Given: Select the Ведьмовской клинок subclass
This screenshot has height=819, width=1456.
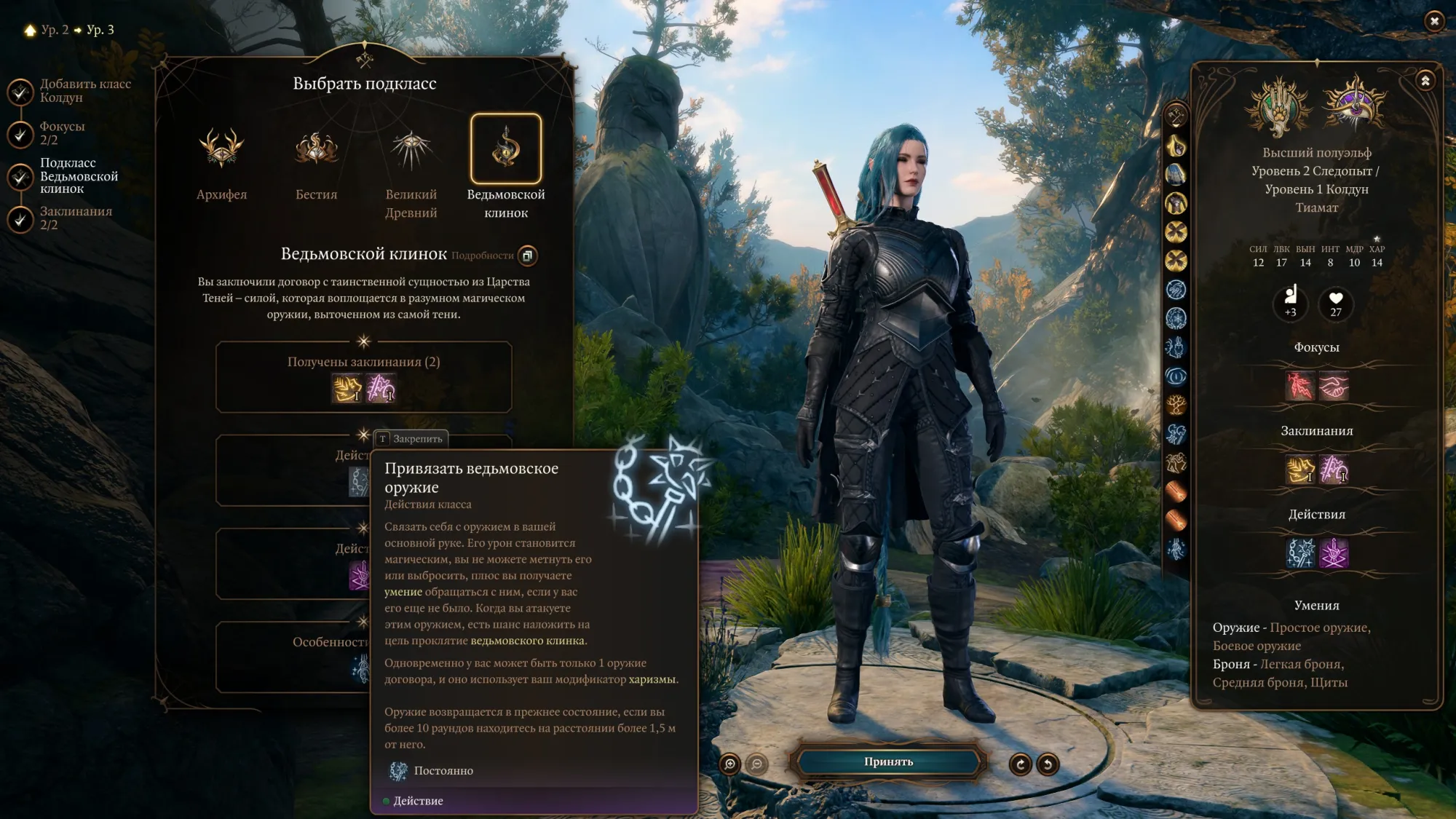Looking at the screenshot, I should (x=506, y=149).
